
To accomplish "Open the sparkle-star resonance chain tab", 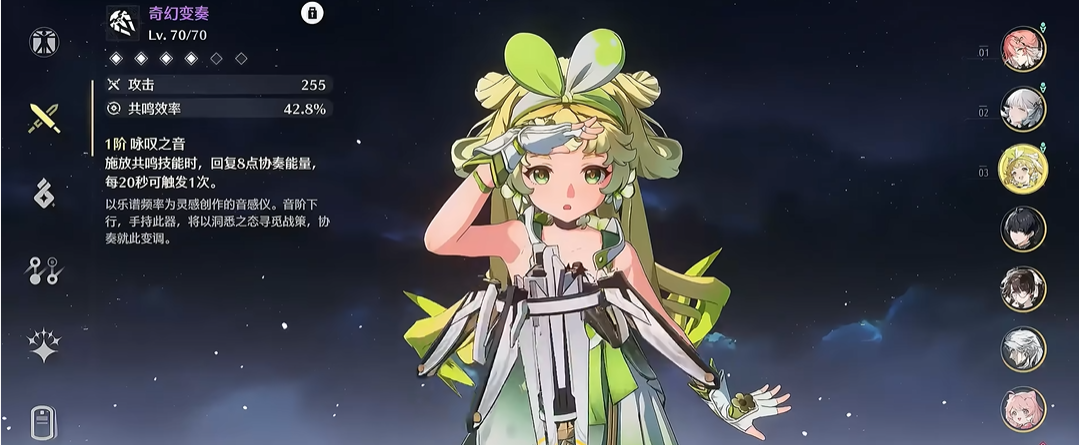I will pos(45,346).
